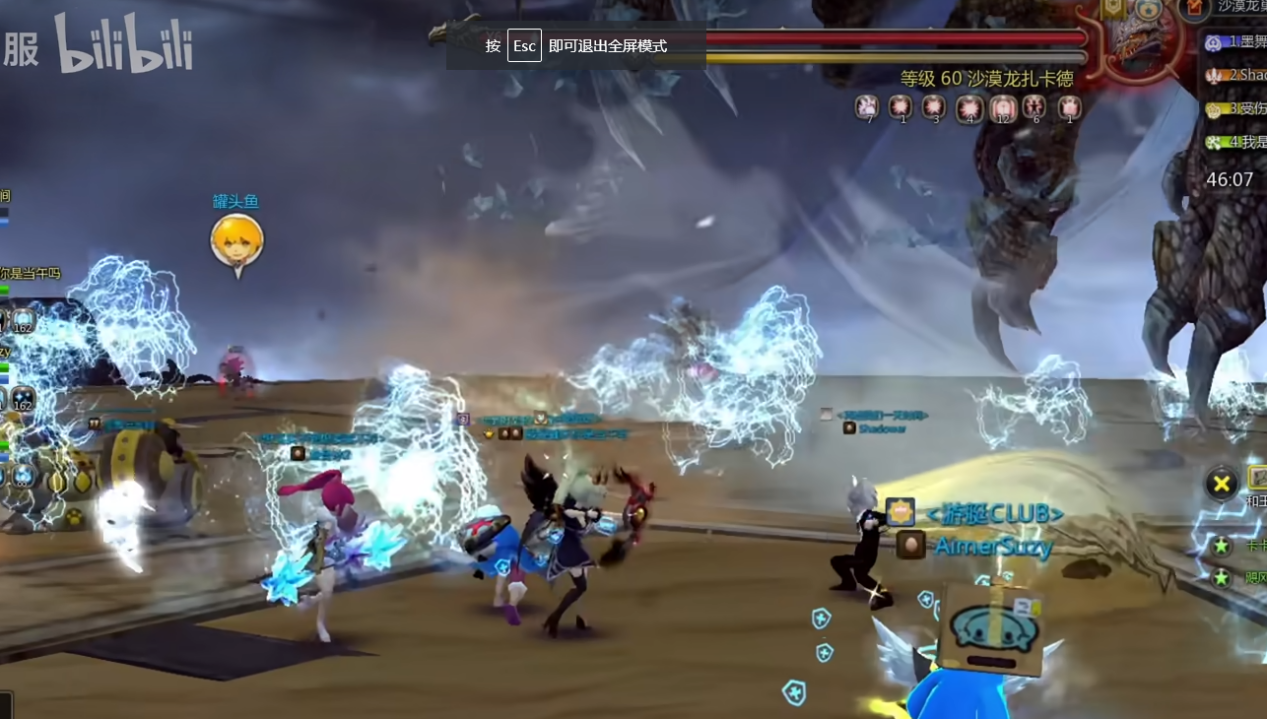The height and width of the screenshot is (719, 1267).
Task: Open the bilibili logo watermark
Action: tap(124, 46)
